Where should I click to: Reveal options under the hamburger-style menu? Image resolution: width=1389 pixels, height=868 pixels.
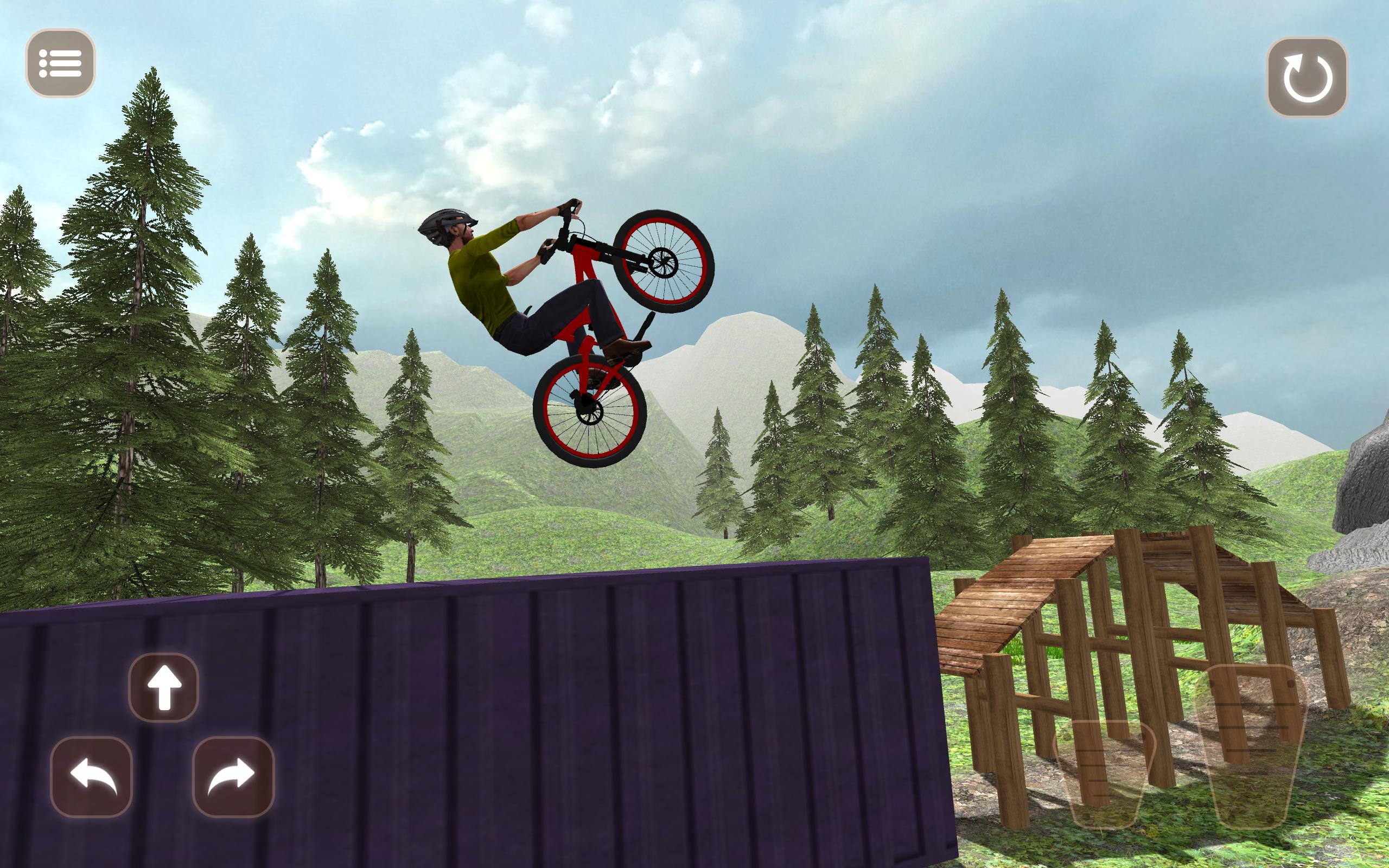click(x=61, y=61)
